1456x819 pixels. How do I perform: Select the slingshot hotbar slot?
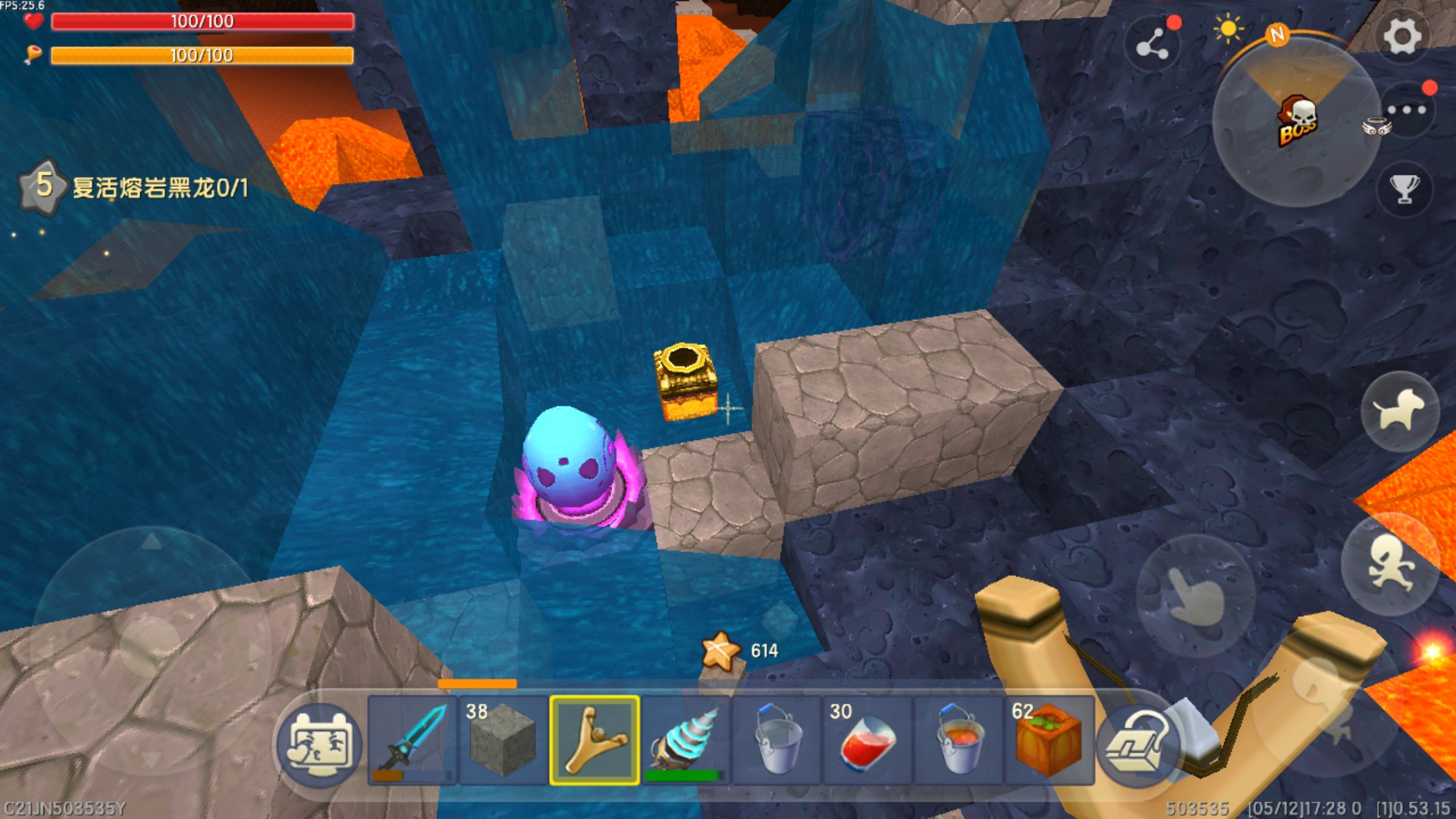point(595,739)
